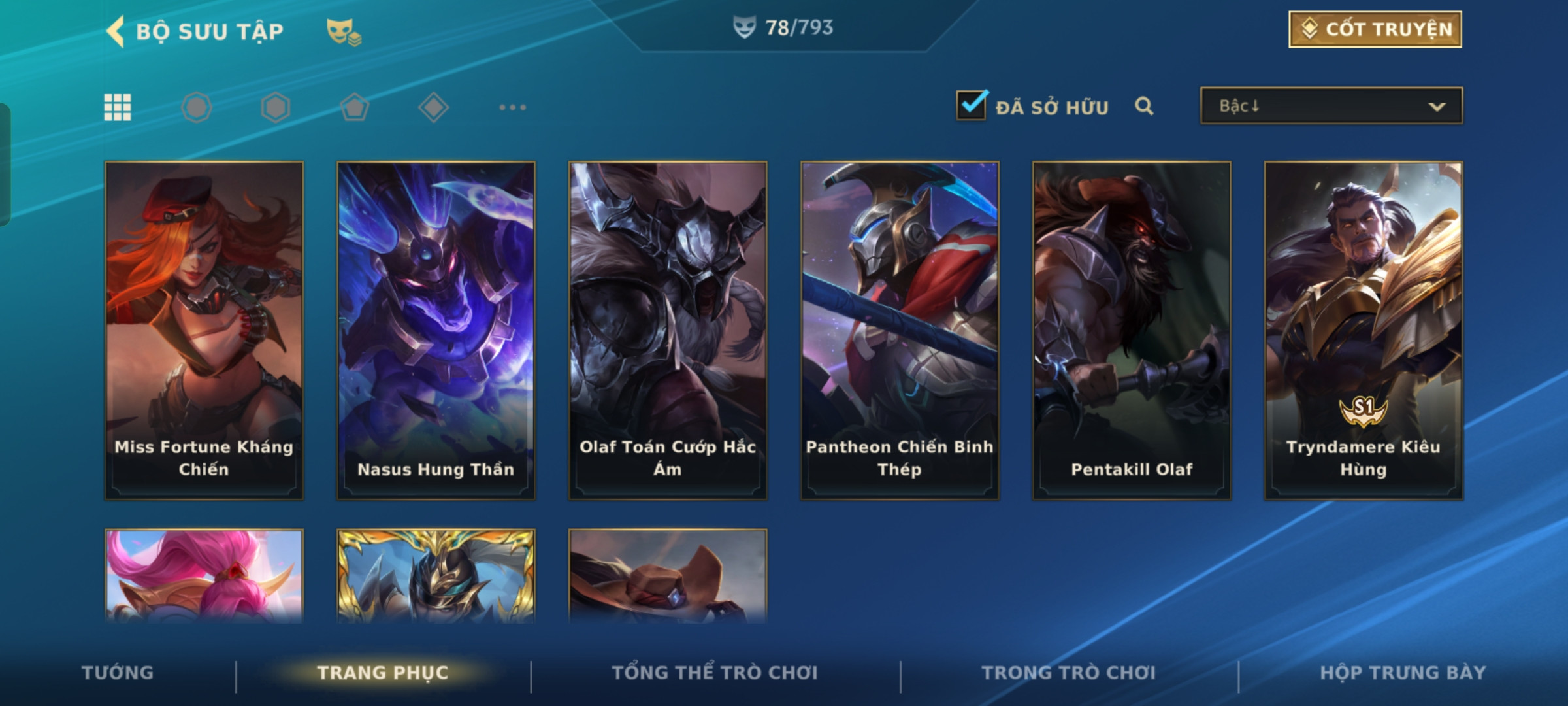Screen dimensions: 1568x706
Task: Open the skin search magnifier
Action: [1143, 106]
